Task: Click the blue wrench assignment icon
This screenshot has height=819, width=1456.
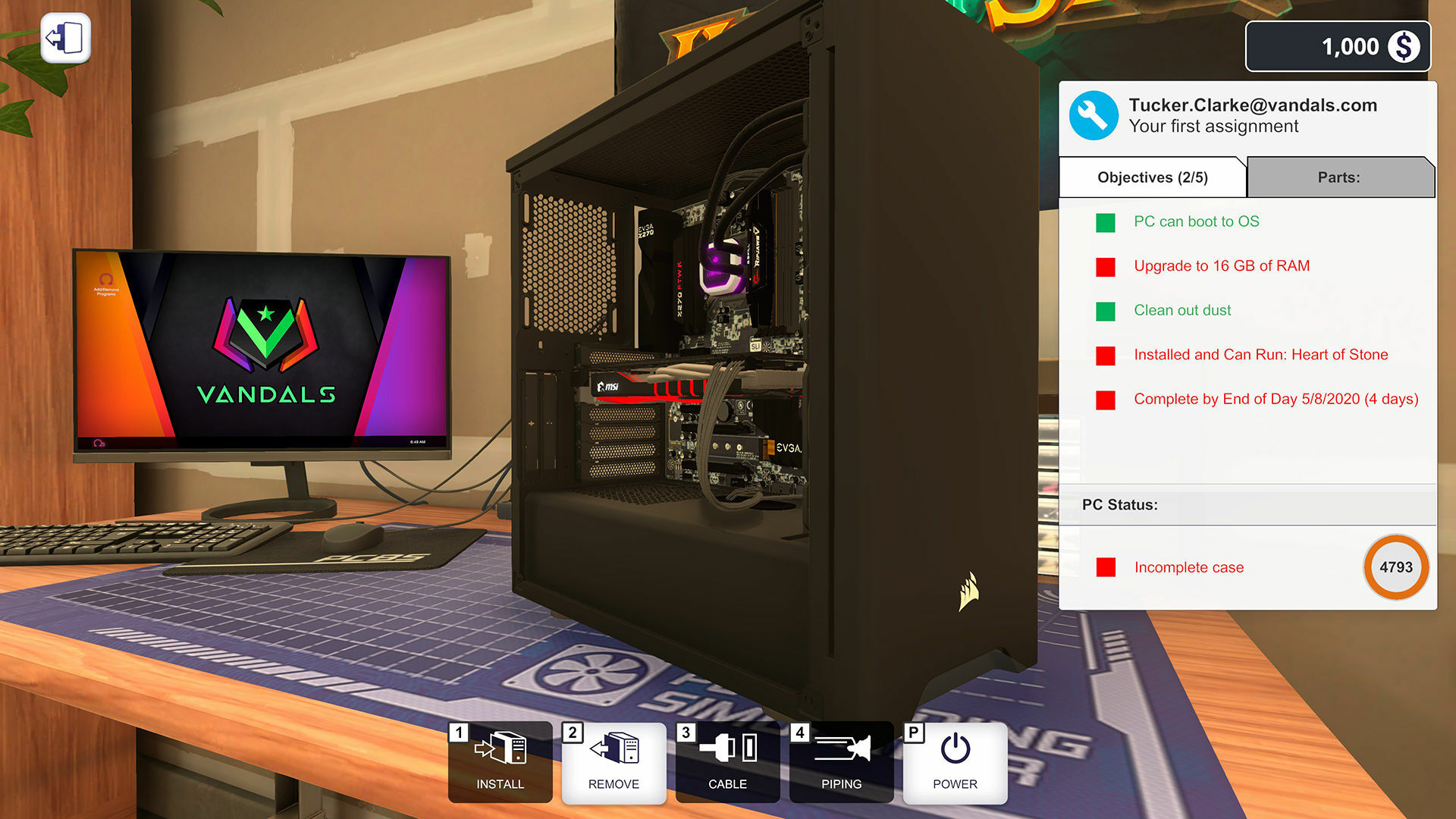Action: click(1093, 115)
